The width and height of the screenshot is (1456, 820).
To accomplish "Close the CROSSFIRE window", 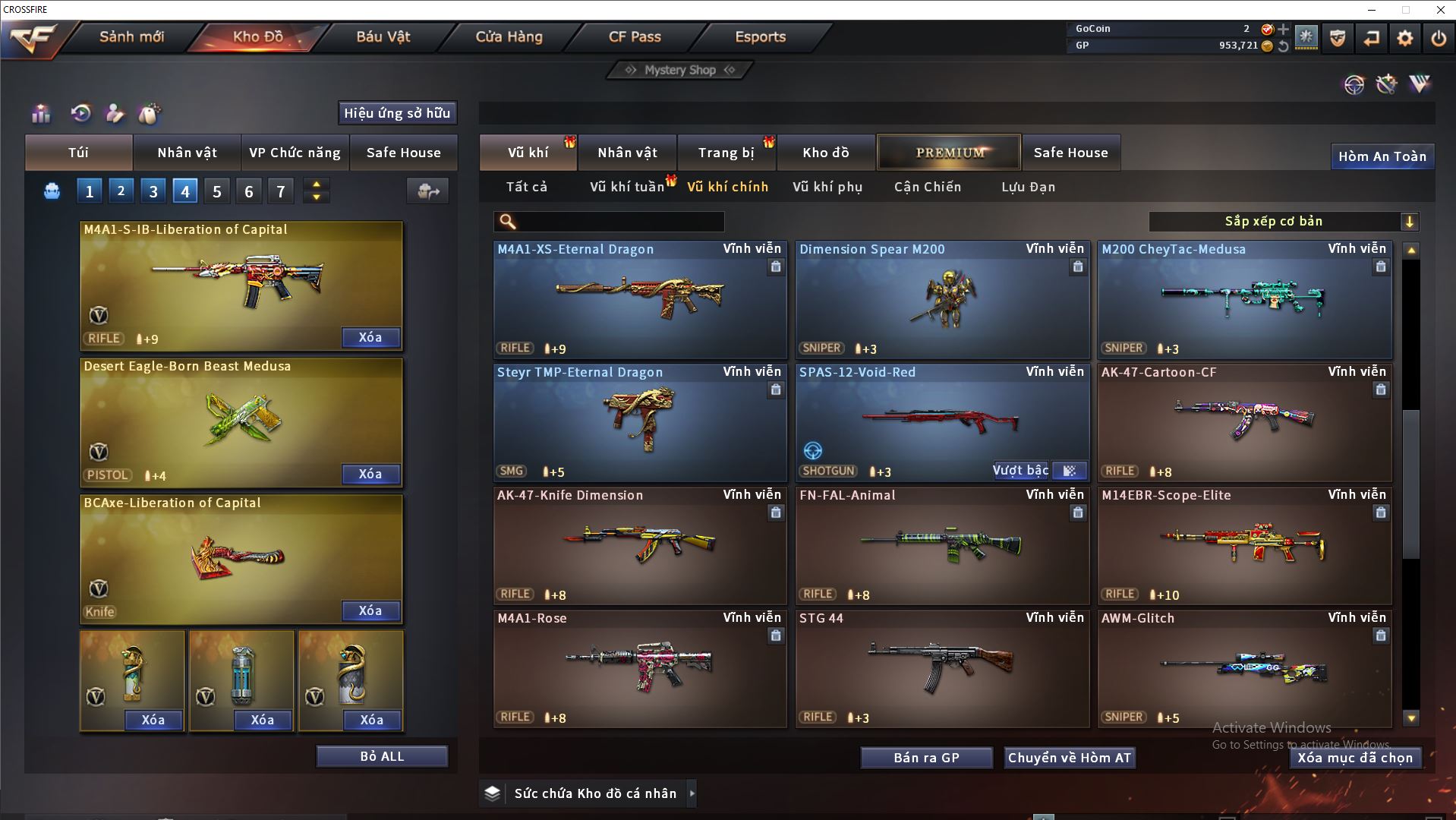I will (x=1440, y=10).
